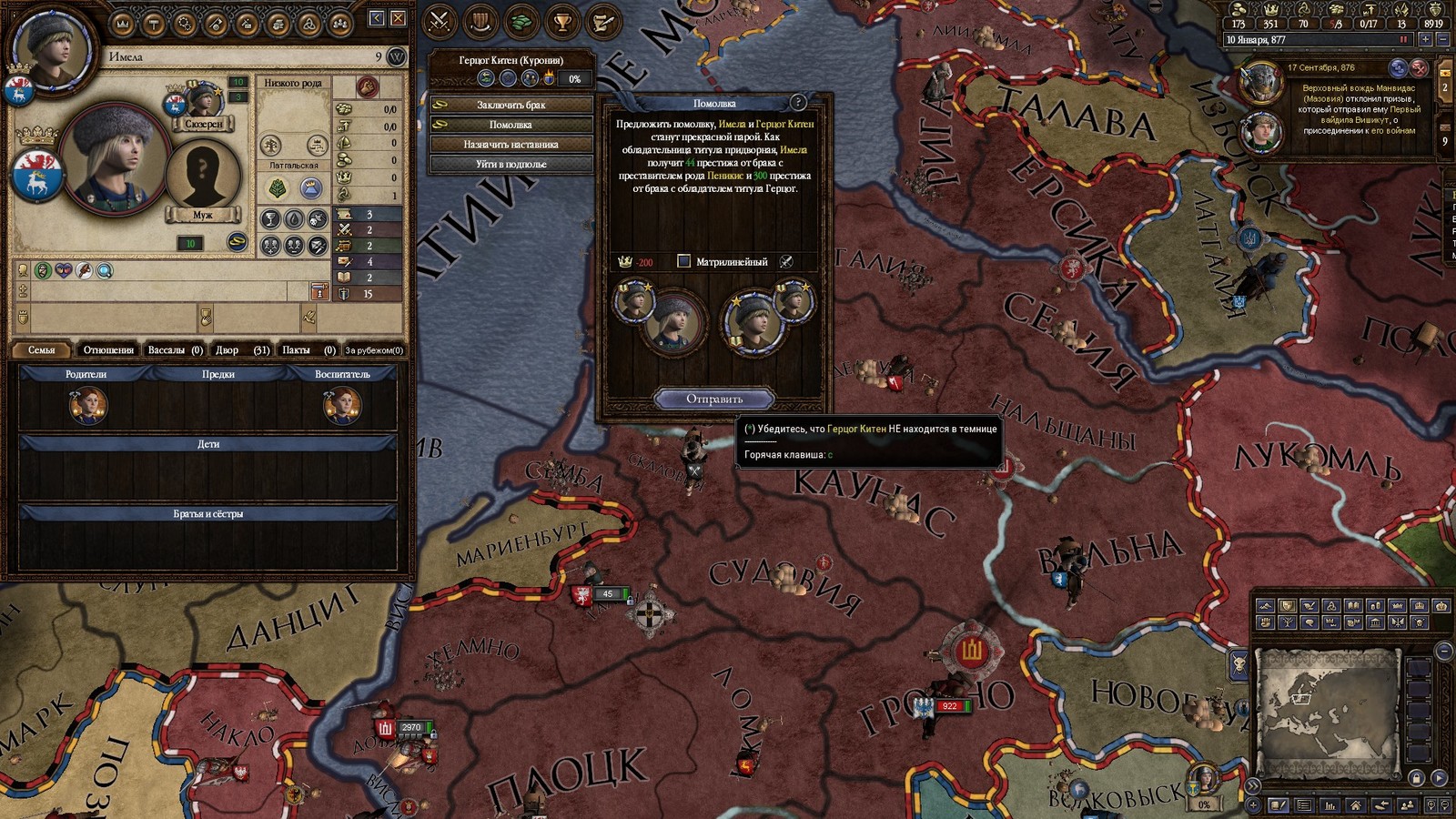1456x819 pixels.
Task: Open the trophy icon menu
Action: click(562, 20)
